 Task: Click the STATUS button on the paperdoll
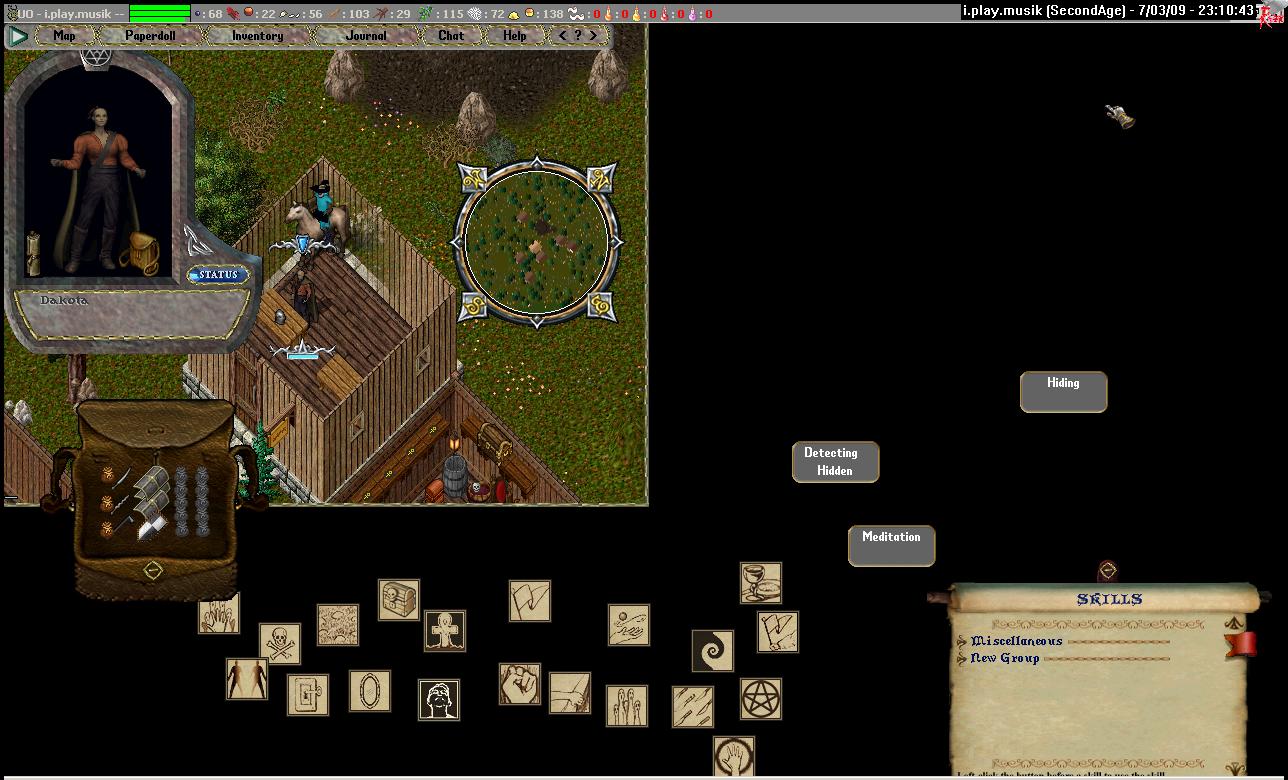click(218, 275)
